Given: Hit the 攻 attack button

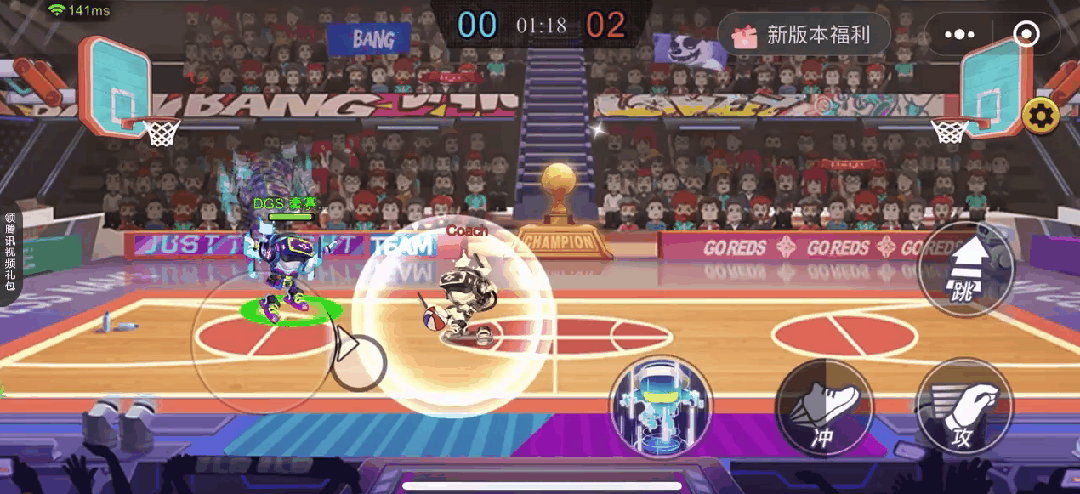Looking at the screenshot, I should click(964, 408).
